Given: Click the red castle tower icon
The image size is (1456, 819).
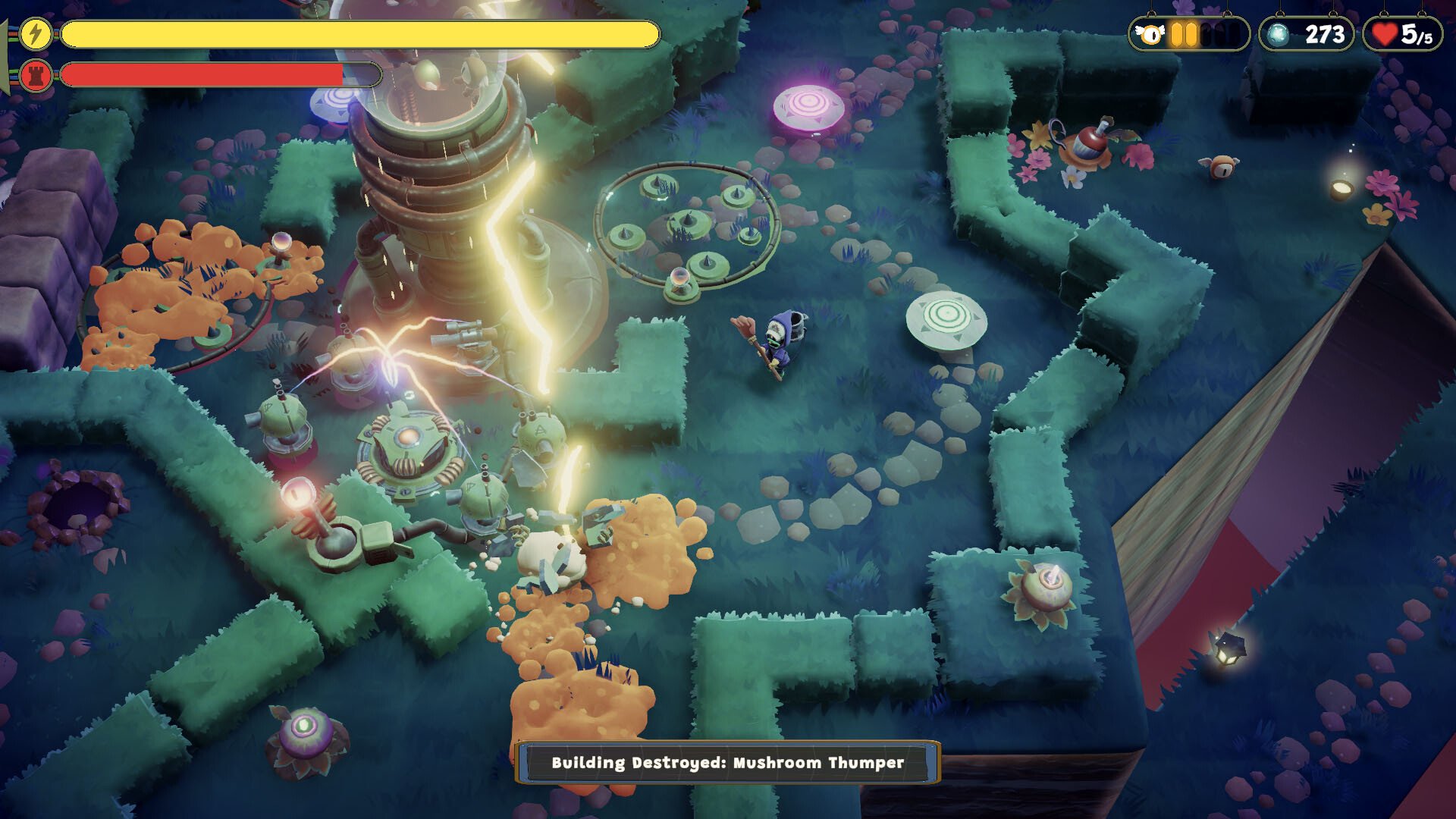Looking at the screenshot, I should (35, 75).
